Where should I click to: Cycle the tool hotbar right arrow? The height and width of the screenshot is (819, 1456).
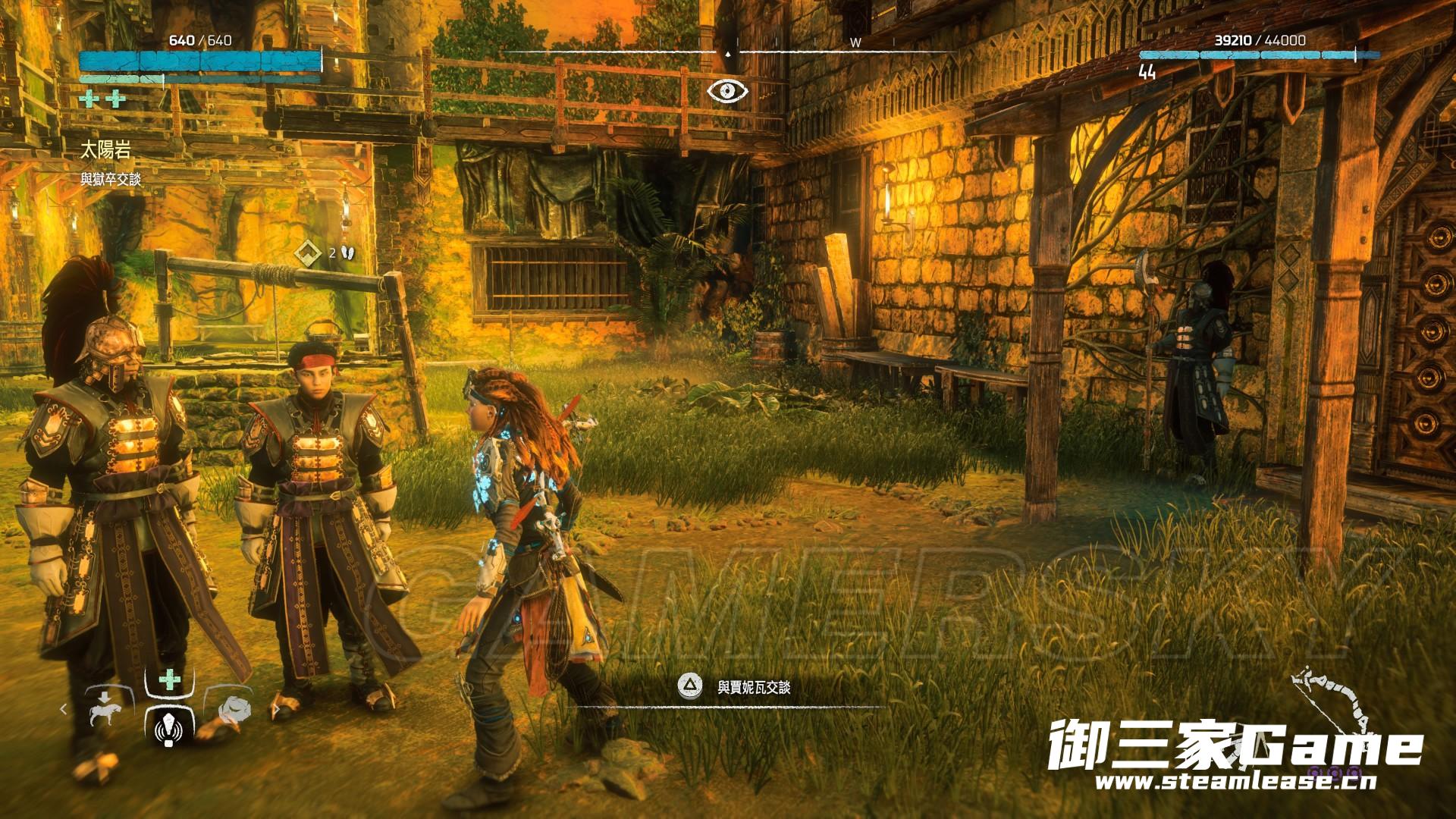(275, 710)
